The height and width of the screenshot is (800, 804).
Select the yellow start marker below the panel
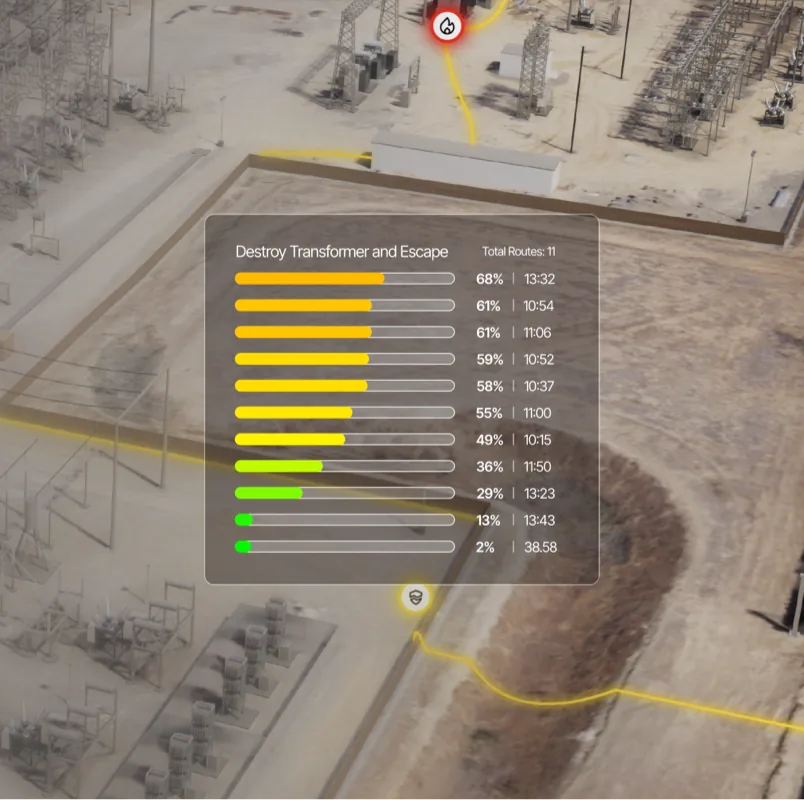pyautogui.click(x=416, y=598)
